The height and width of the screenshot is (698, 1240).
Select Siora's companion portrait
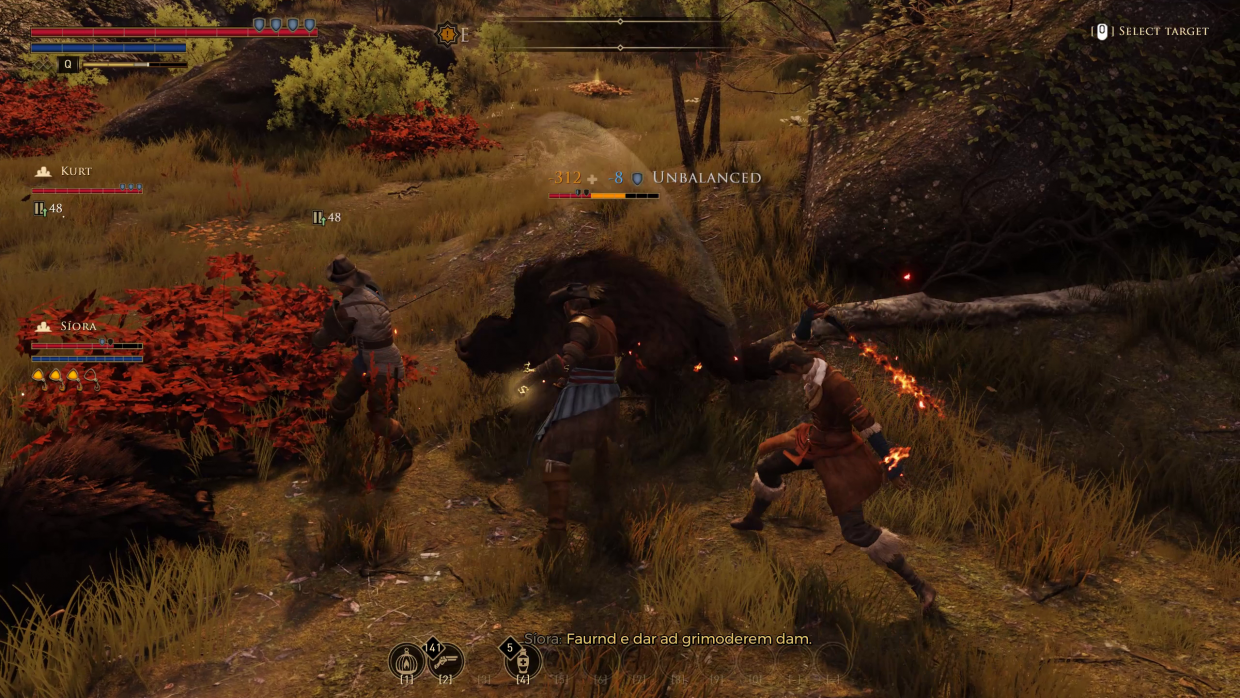[x=43, y=327]
